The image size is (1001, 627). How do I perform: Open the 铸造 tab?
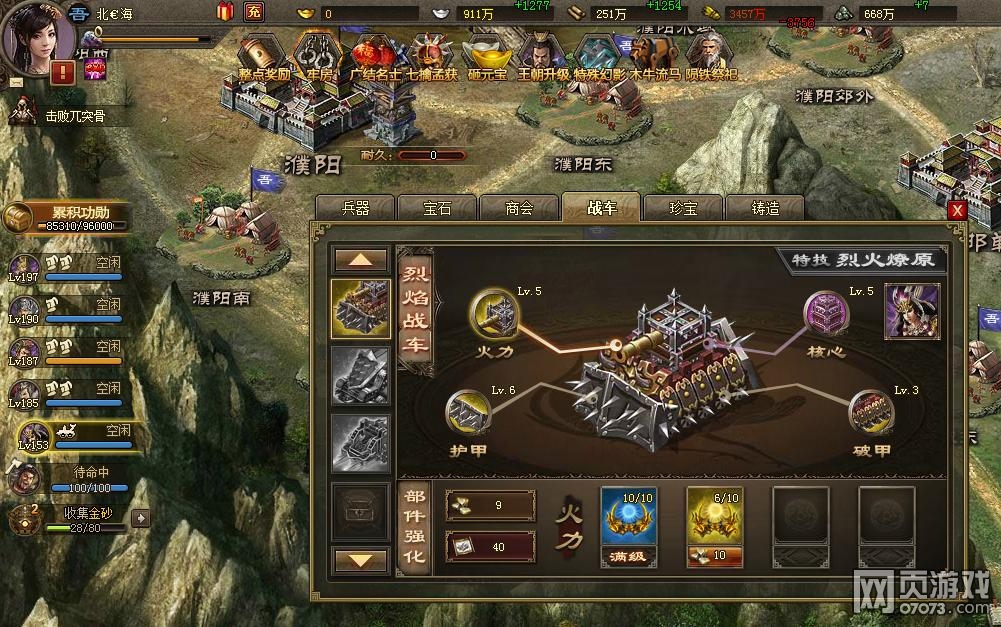click(765, 208)
